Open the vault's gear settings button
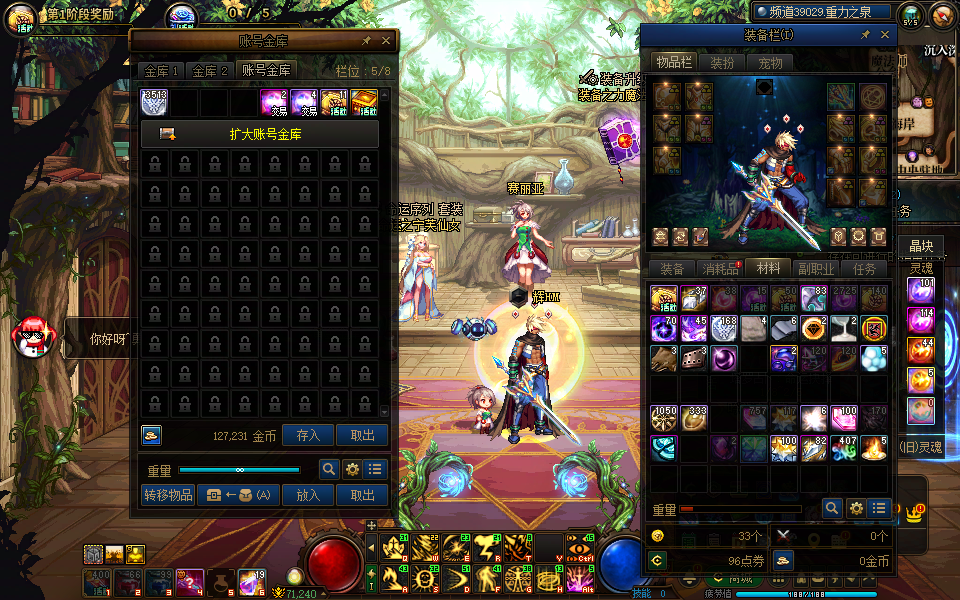This screenshot has height=600, width=960. [x=352, y=469]
